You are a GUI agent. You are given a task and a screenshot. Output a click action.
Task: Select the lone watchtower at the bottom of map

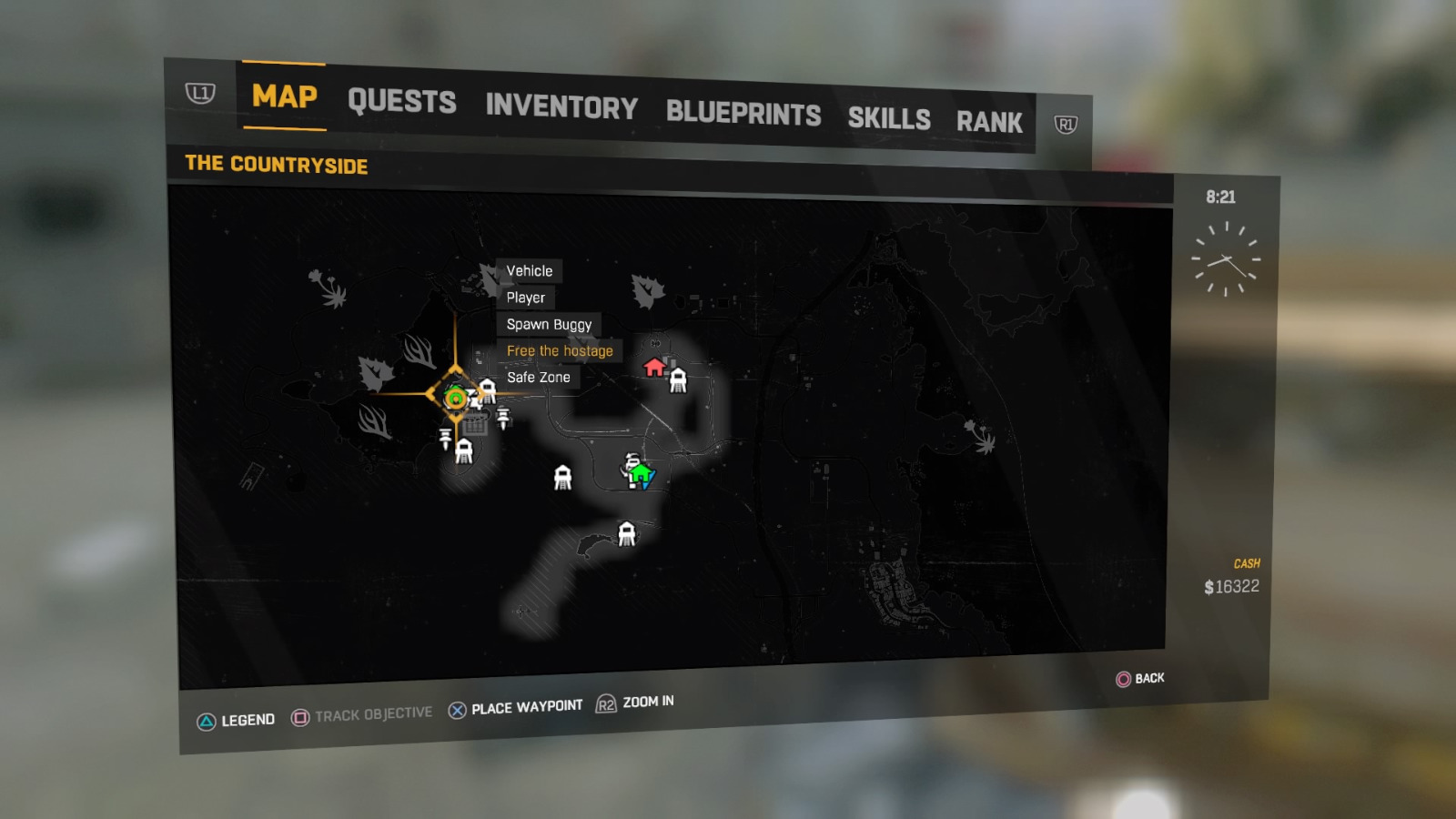point(627,535)
